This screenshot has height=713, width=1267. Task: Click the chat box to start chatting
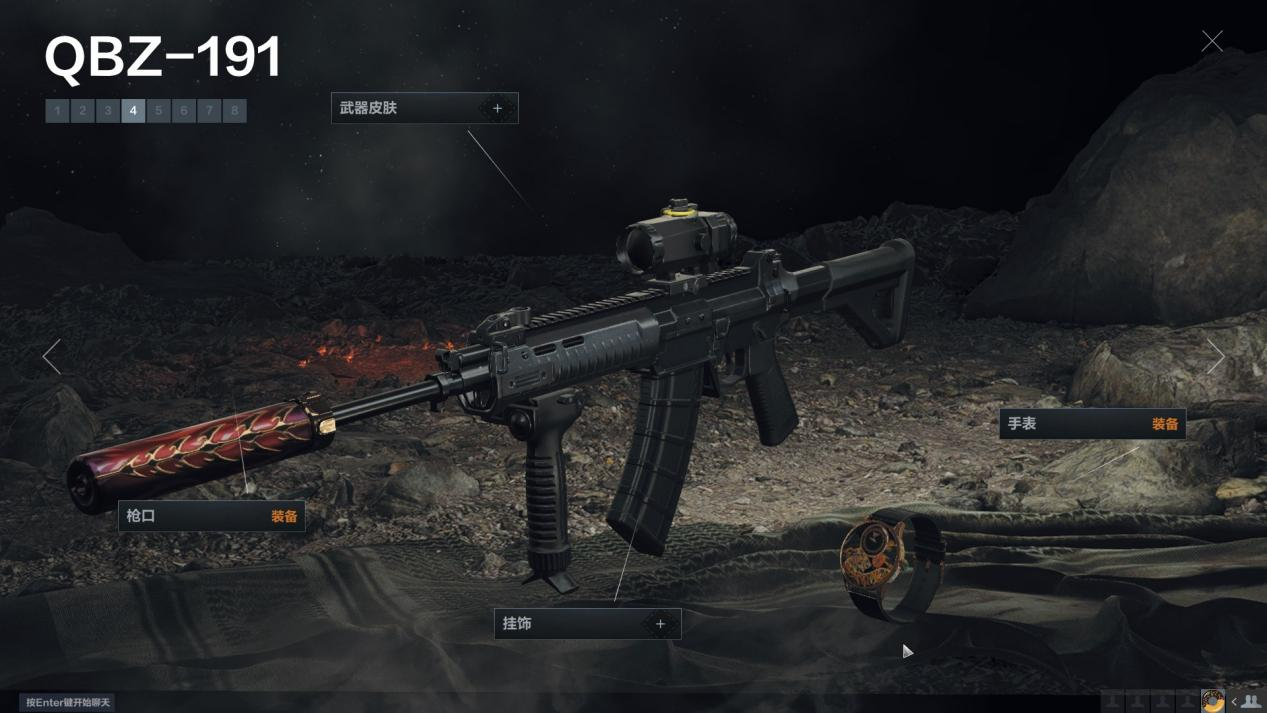click(67, 703)
